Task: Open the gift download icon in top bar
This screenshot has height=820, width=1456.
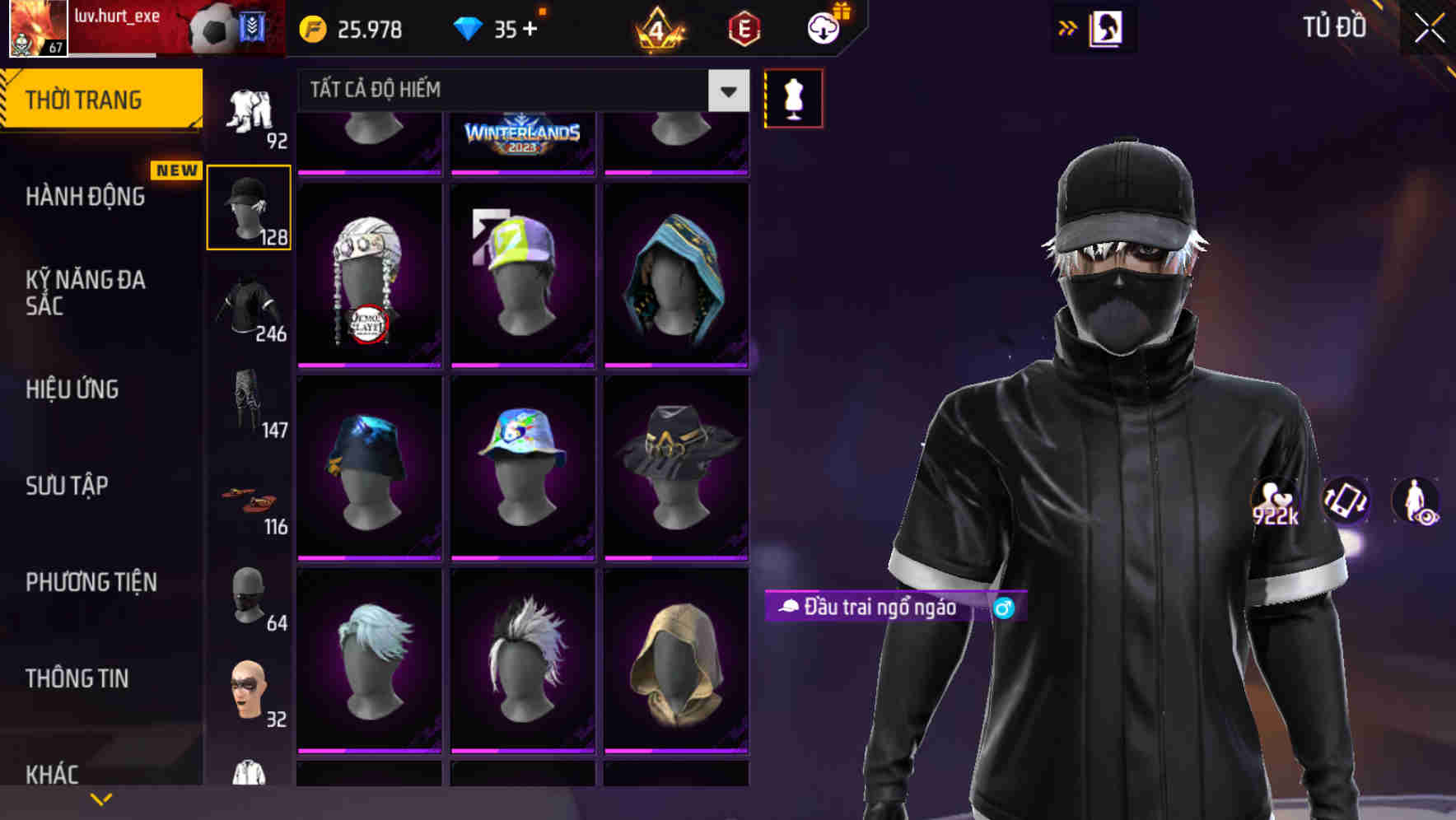Action: coord(823,26)
